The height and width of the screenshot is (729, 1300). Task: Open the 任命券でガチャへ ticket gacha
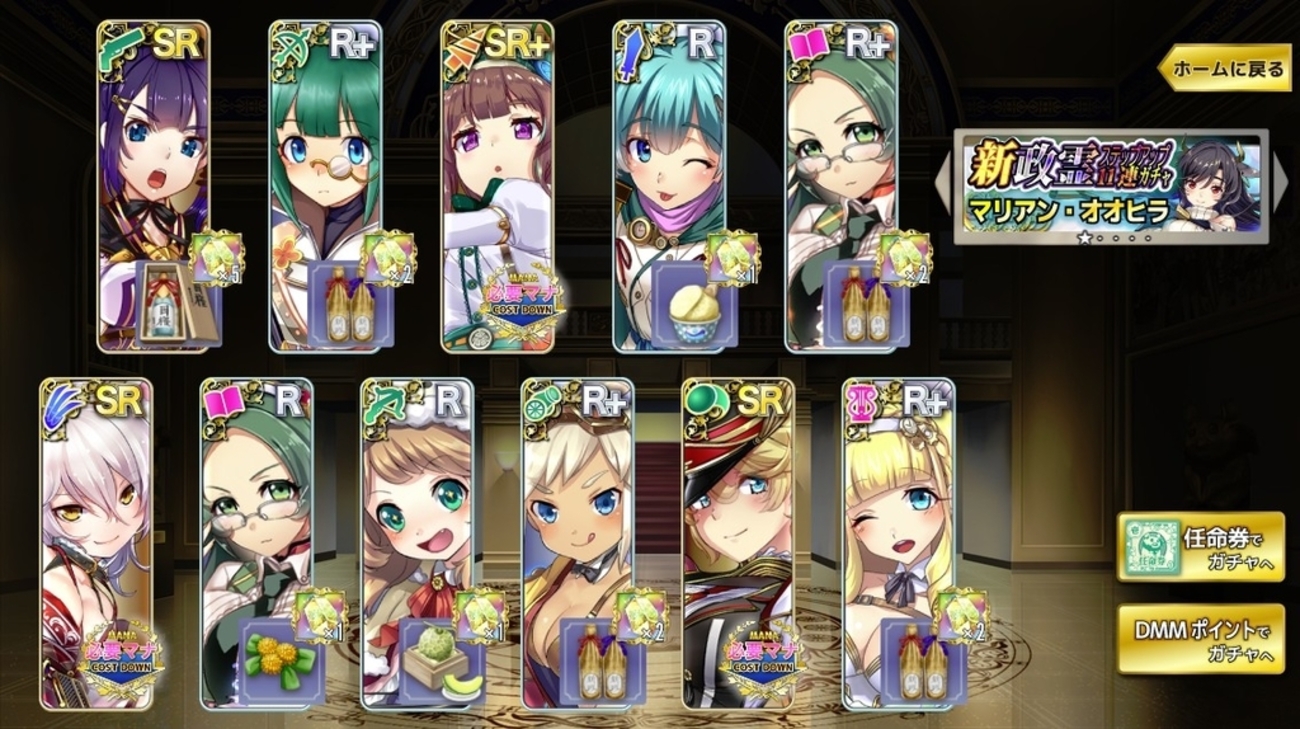[x=1200, y=546]
